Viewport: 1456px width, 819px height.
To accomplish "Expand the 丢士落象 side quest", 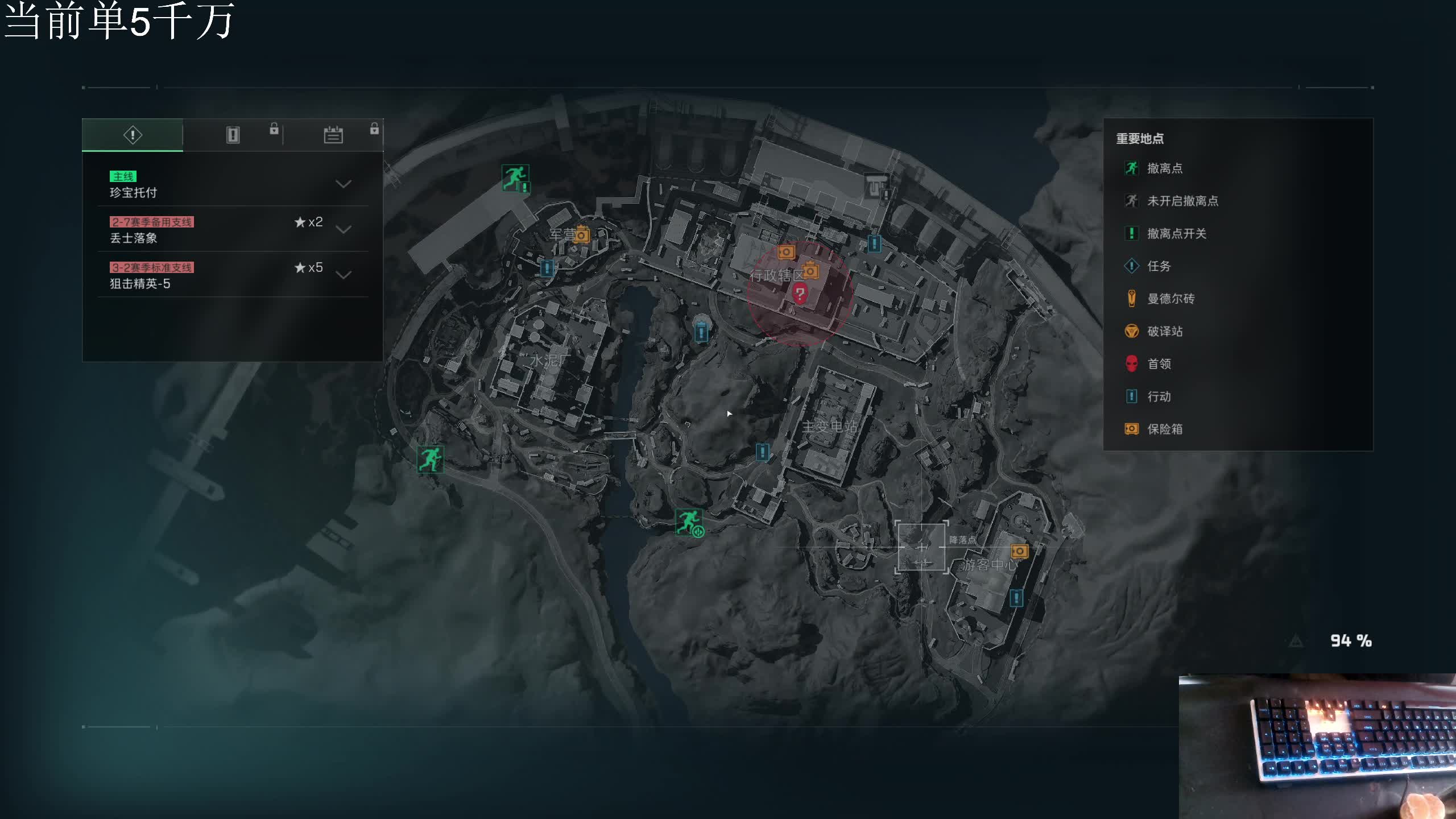I will pyautogui.click(x=343, y=229).
